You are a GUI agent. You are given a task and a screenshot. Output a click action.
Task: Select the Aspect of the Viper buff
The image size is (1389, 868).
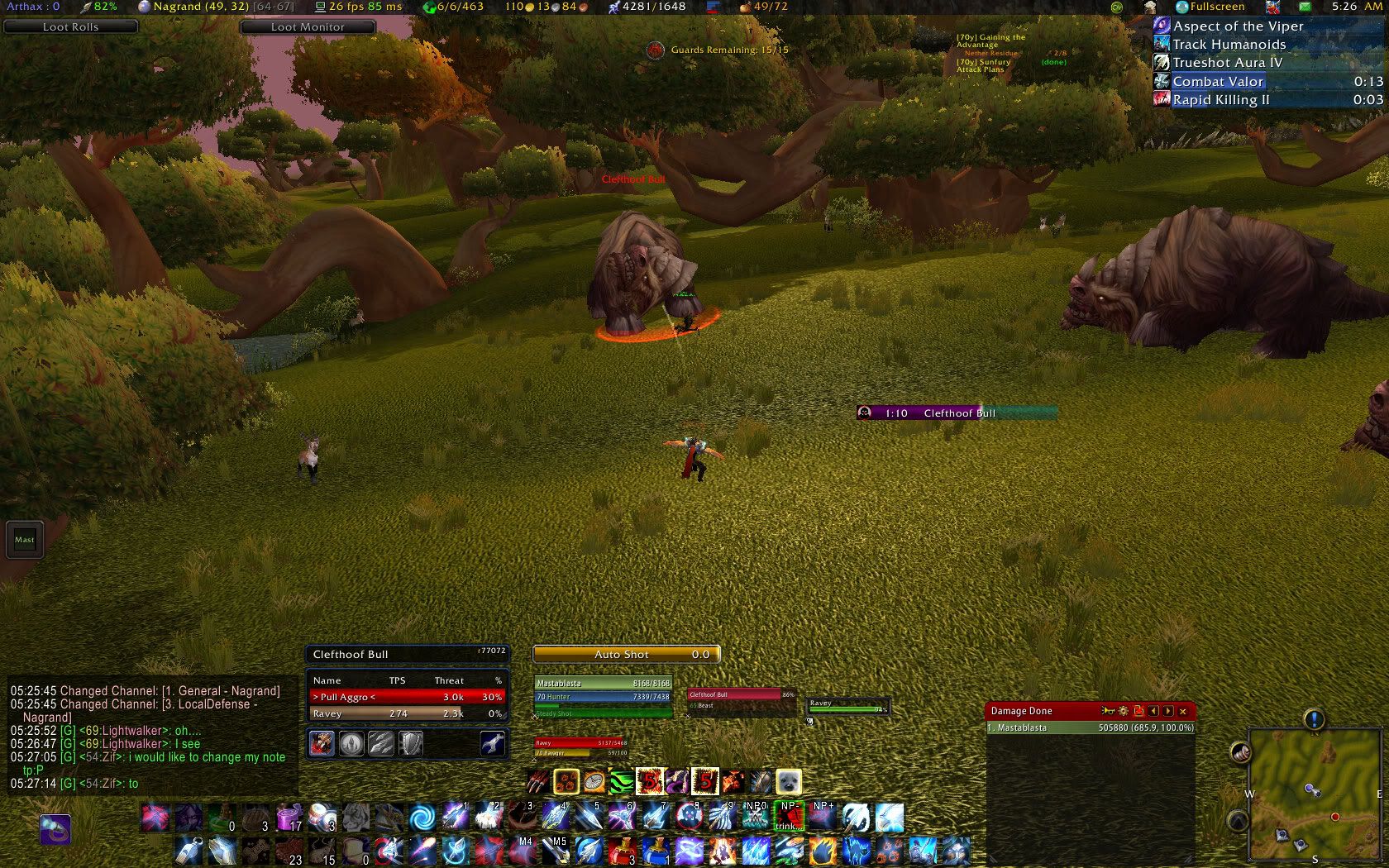pyautogui.click(x=1238, y=26)
